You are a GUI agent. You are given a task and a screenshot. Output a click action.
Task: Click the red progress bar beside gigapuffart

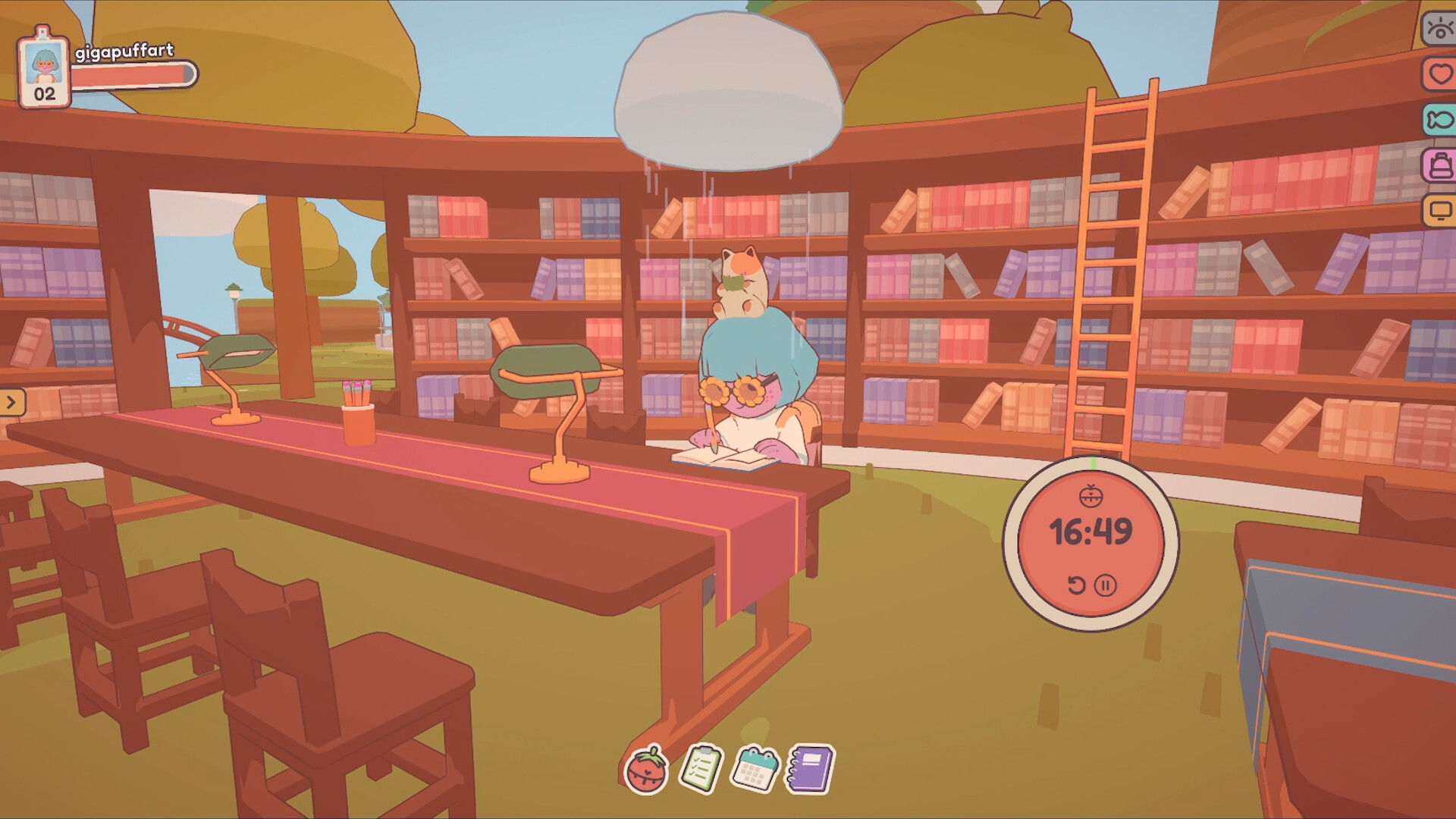[x=136, y=76]
